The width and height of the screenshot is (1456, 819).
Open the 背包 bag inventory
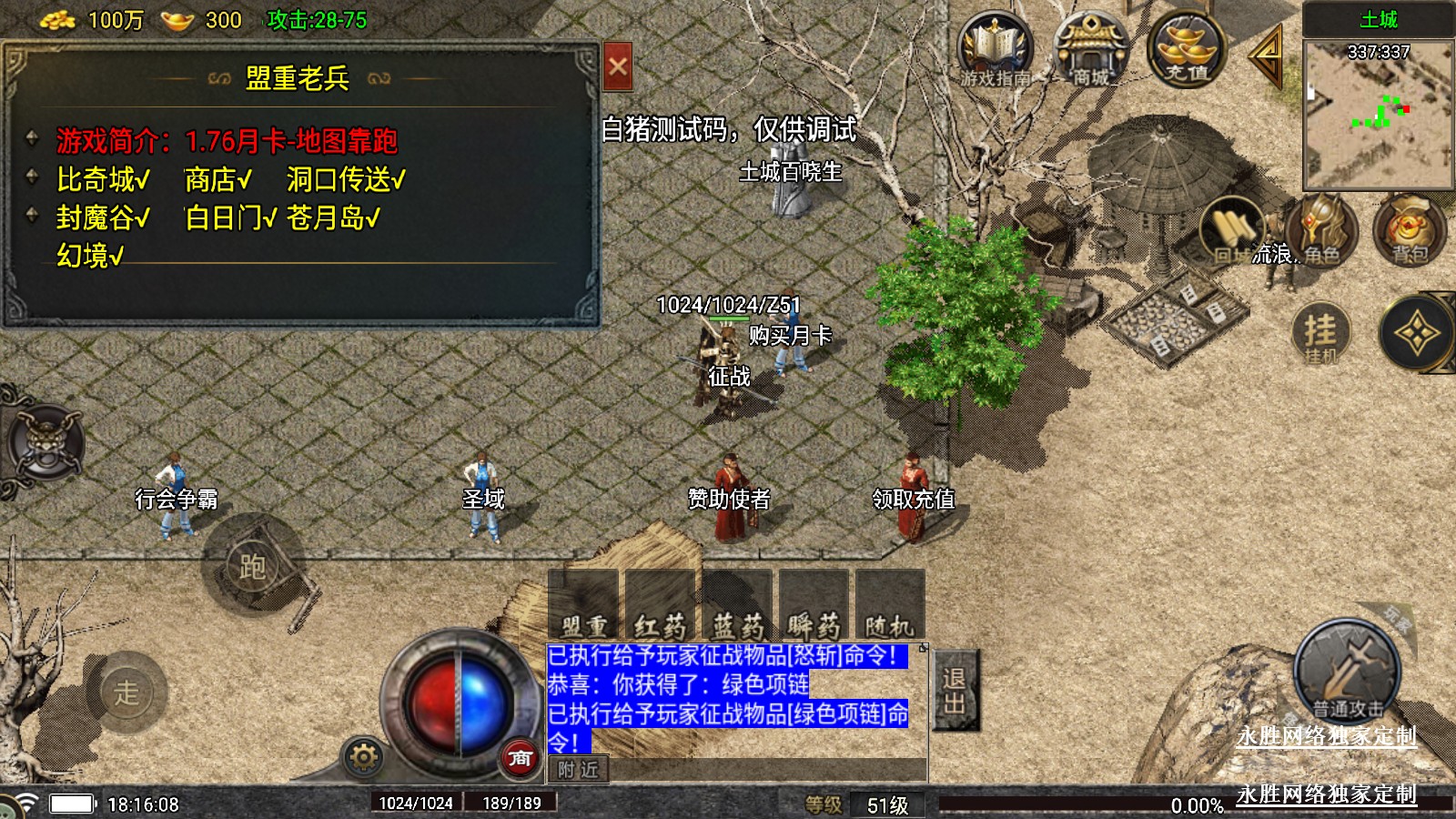coord(1409,229)
